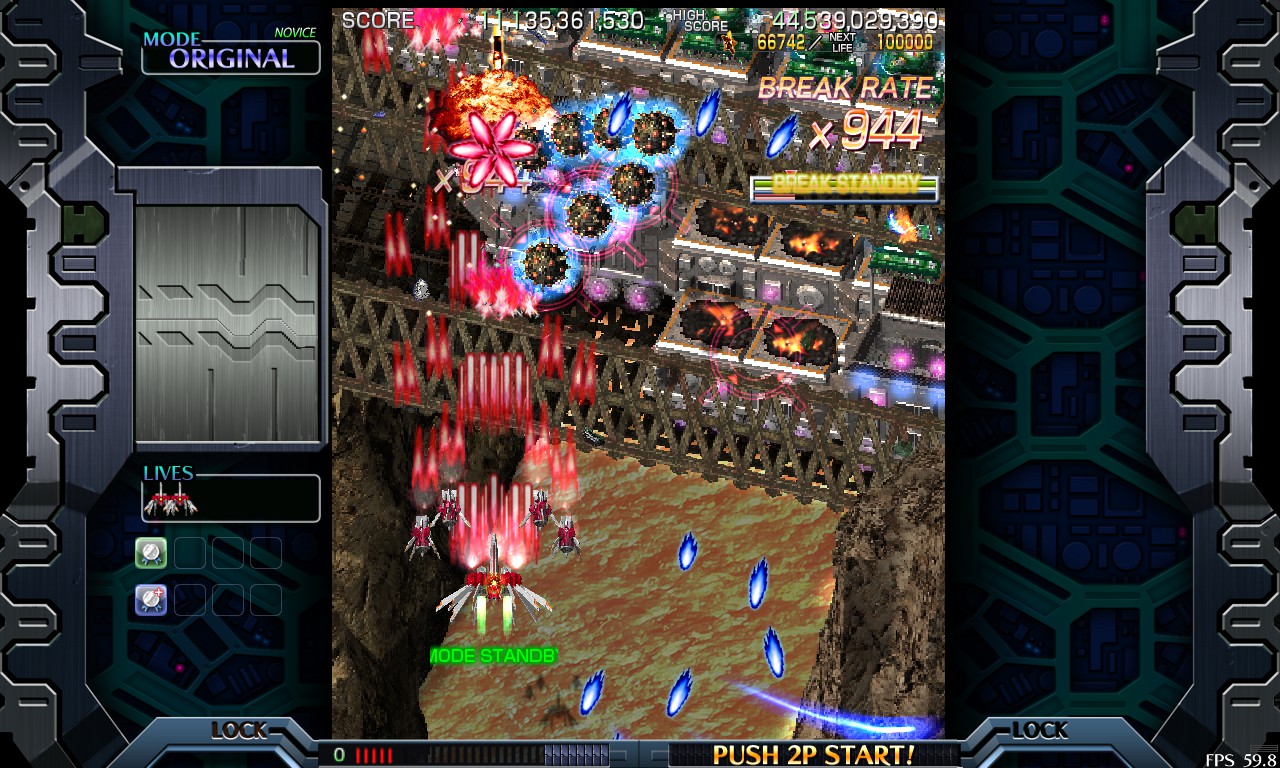Select the purple bomb icon with red plus

pos(151,599)
